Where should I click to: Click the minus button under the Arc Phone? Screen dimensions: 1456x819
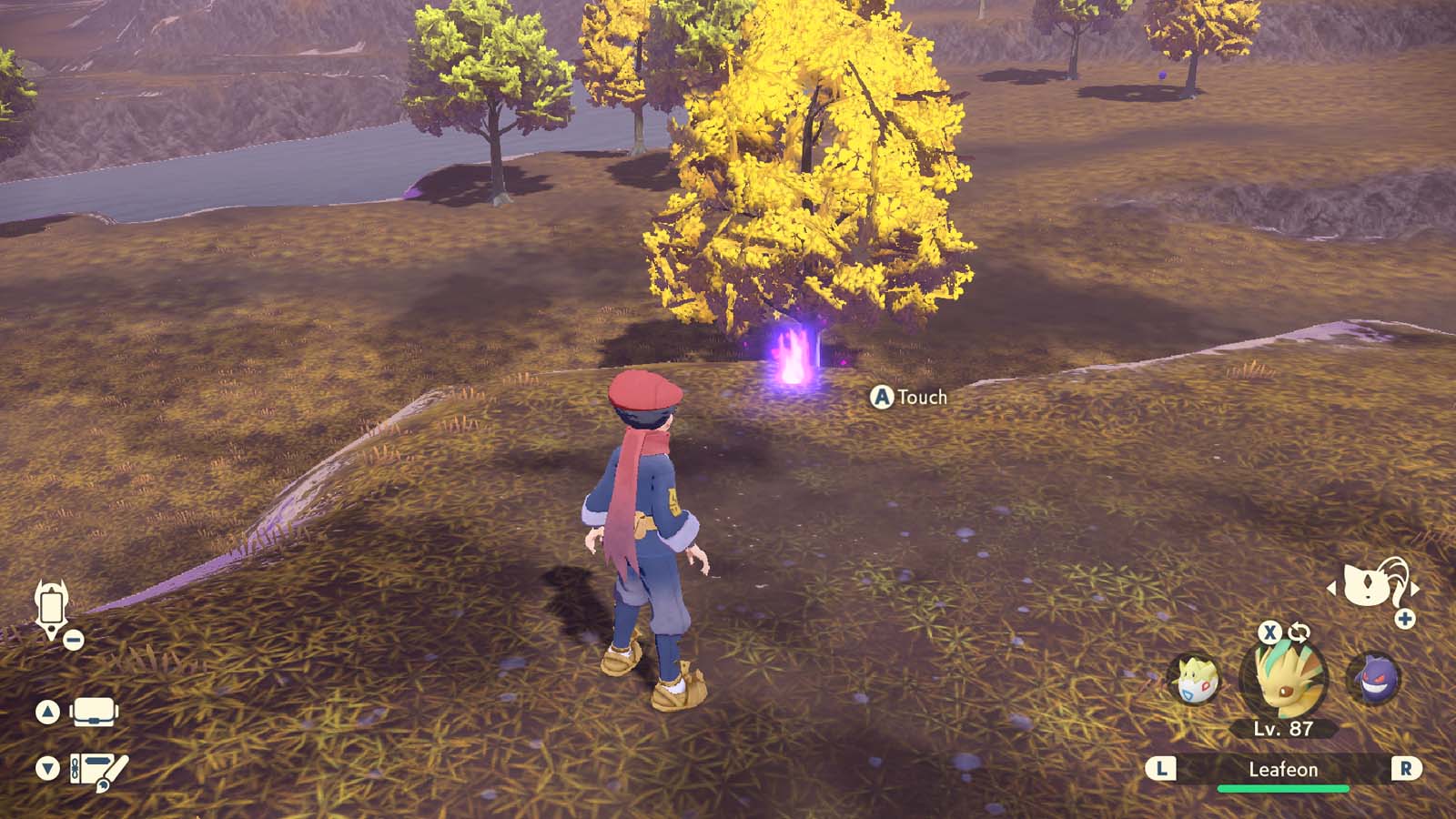(73, 640)
